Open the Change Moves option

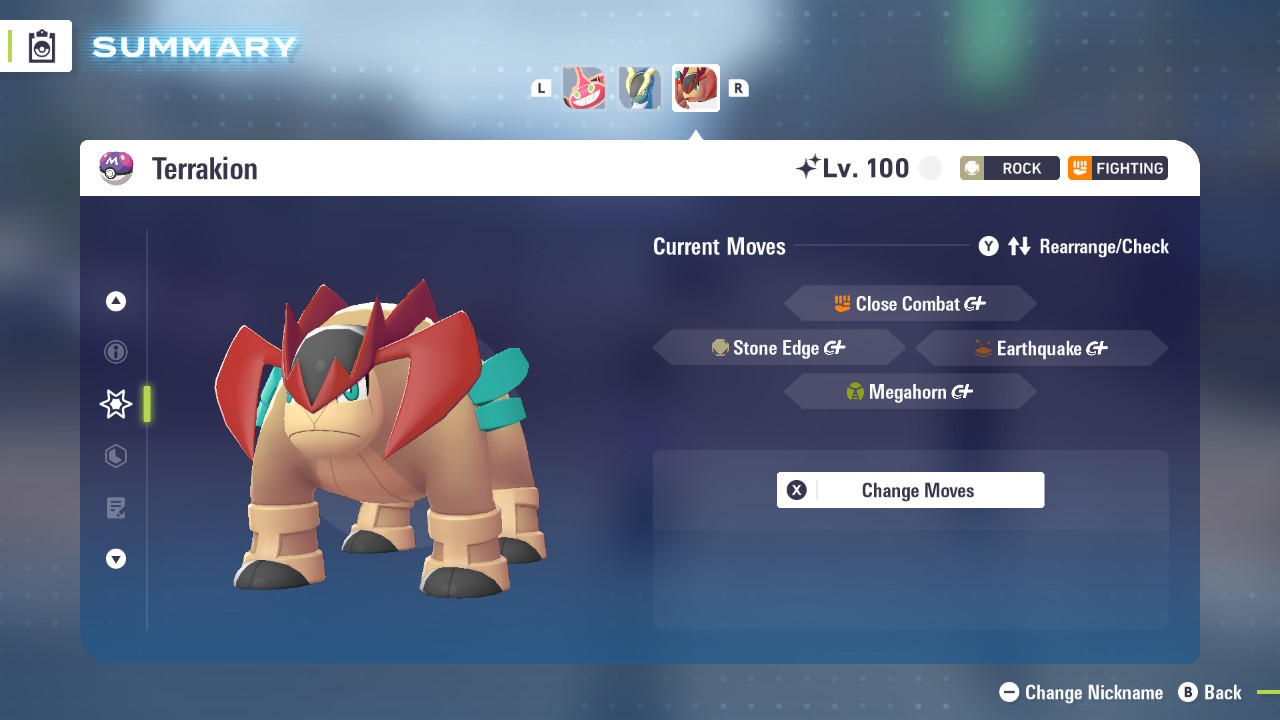click(910, 490)
